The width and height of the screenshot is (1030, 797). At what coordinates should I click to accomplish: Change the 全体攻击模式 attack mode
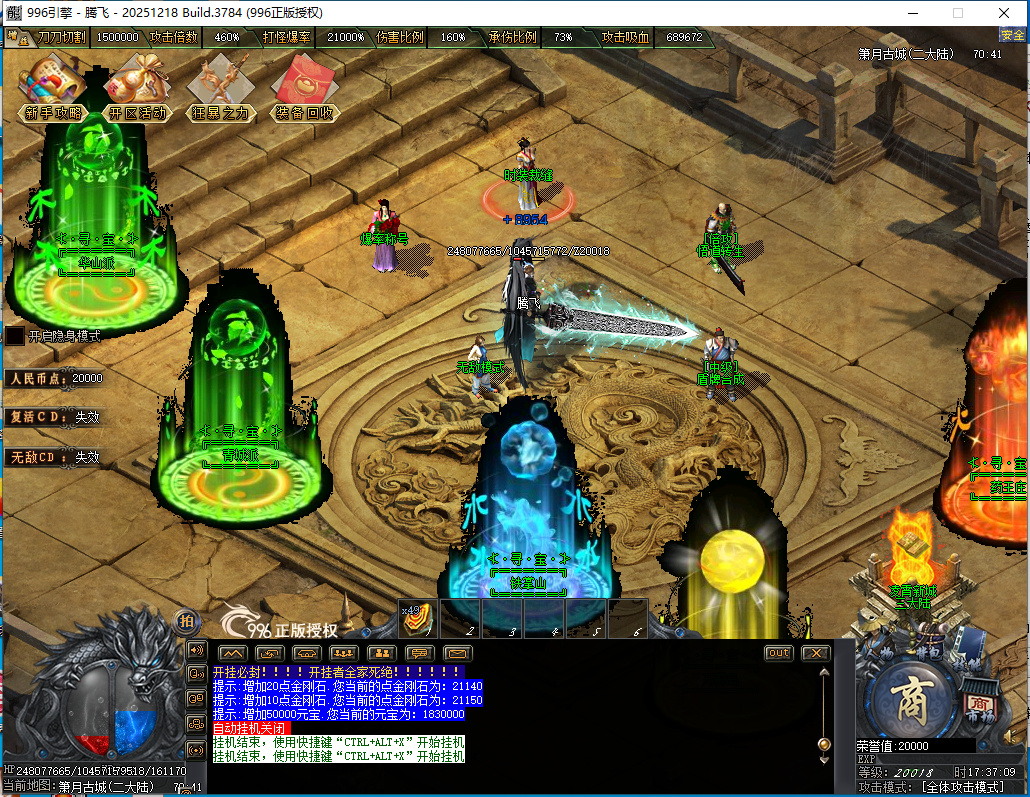(960, 788)
